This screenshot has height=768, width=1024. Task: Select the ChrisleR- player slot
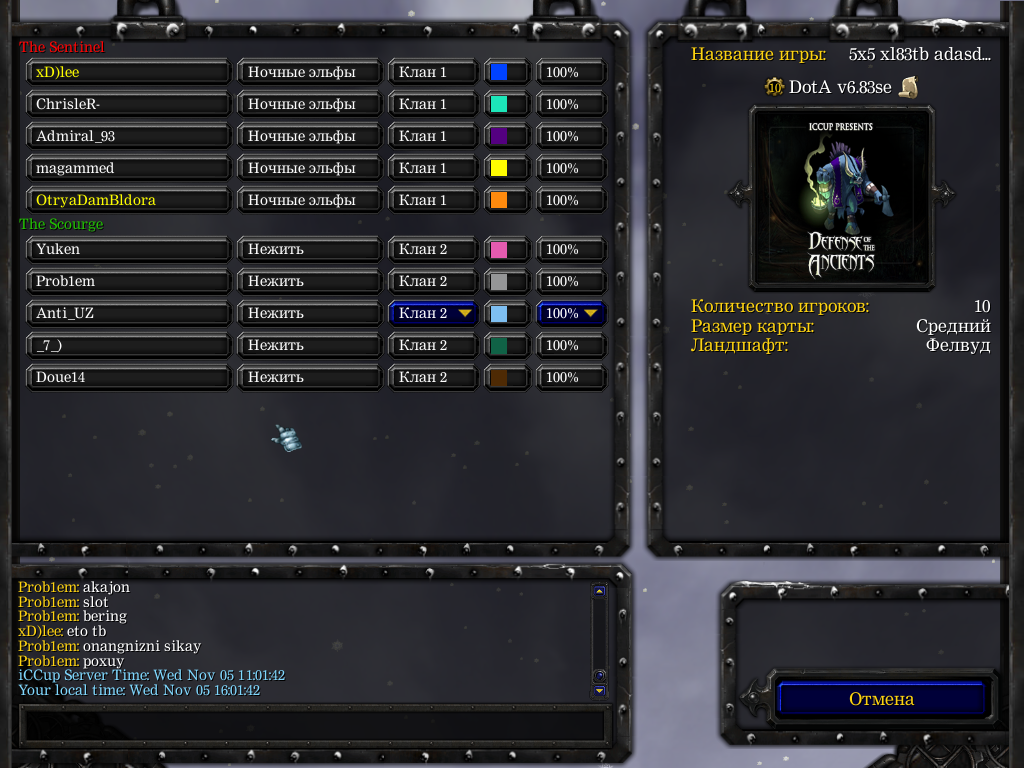click(x=128, y=104)
